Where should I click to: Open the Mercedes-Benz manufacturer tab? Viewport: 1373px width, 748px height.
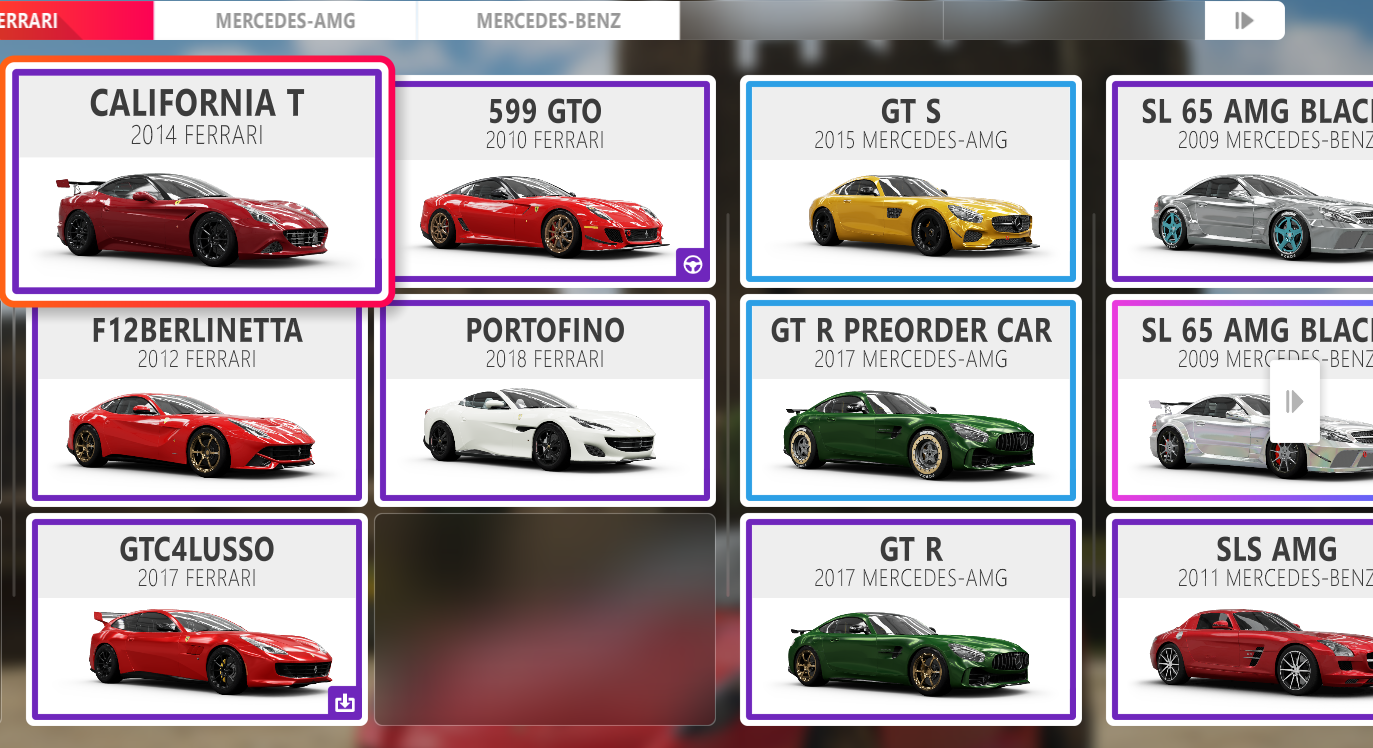click(x=548, y=20)
